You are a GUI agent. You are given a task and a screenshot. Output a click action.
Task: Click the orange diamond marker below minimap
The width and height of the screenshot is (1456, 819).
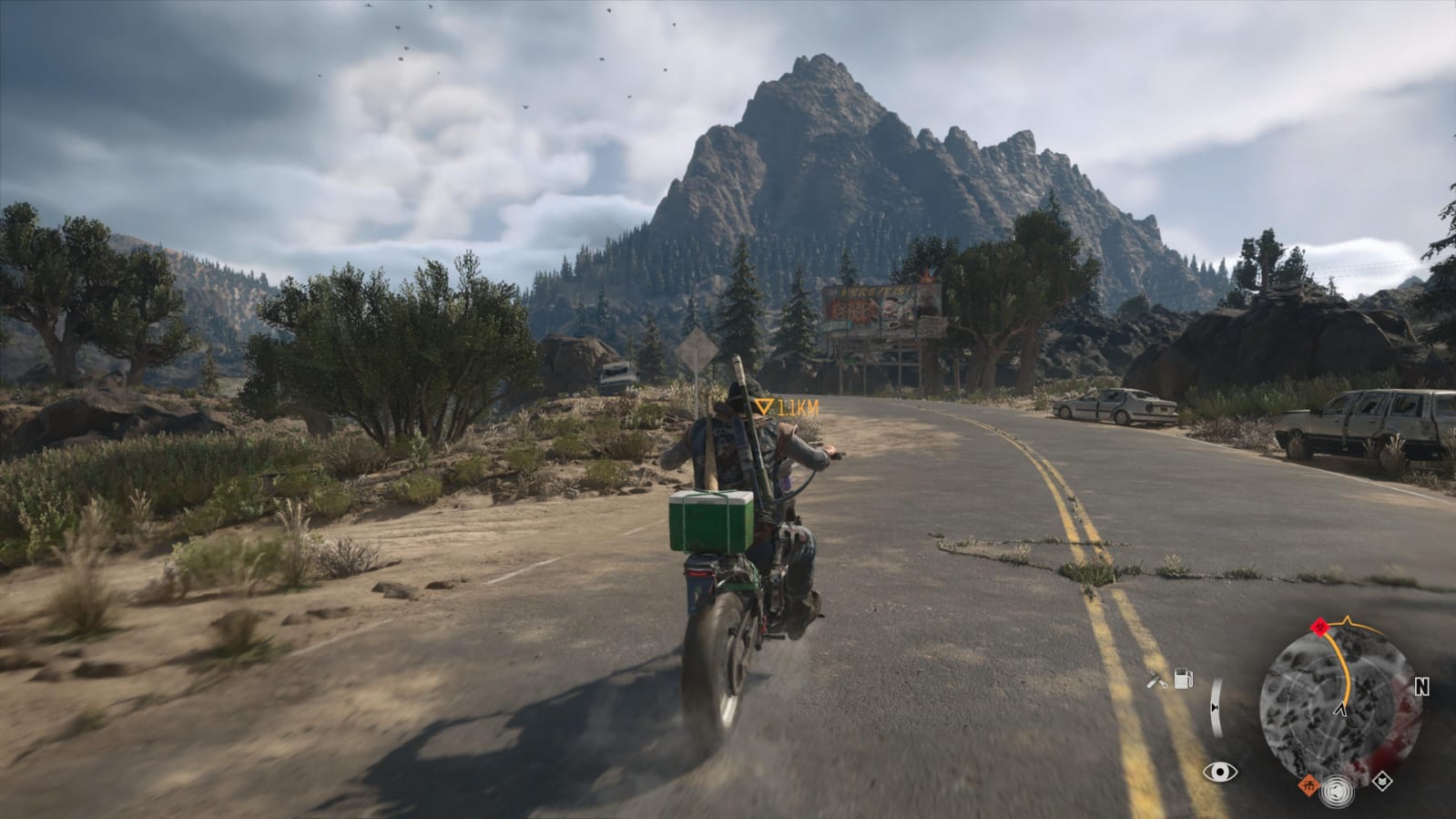pos(1308,783)
